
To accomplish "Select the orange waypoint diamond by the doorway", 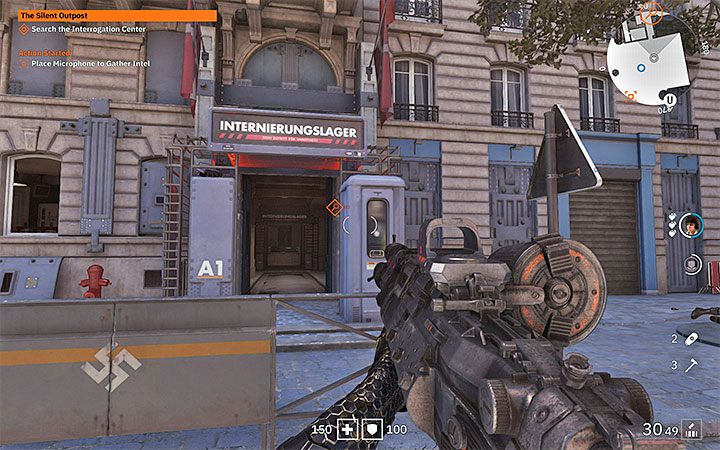I will pos(334,207).
